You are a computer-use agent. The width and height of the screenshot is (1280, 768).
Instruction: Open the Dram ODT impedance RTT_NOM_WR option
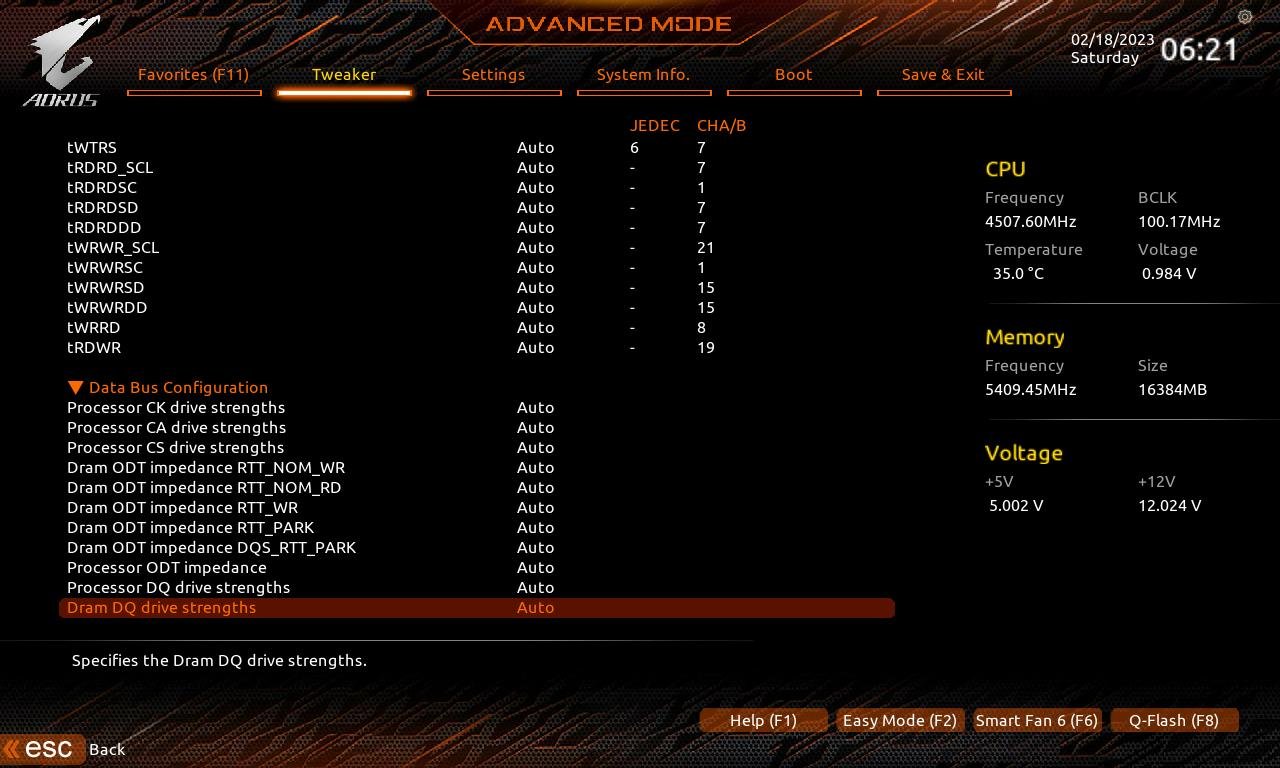coord(535,467)
